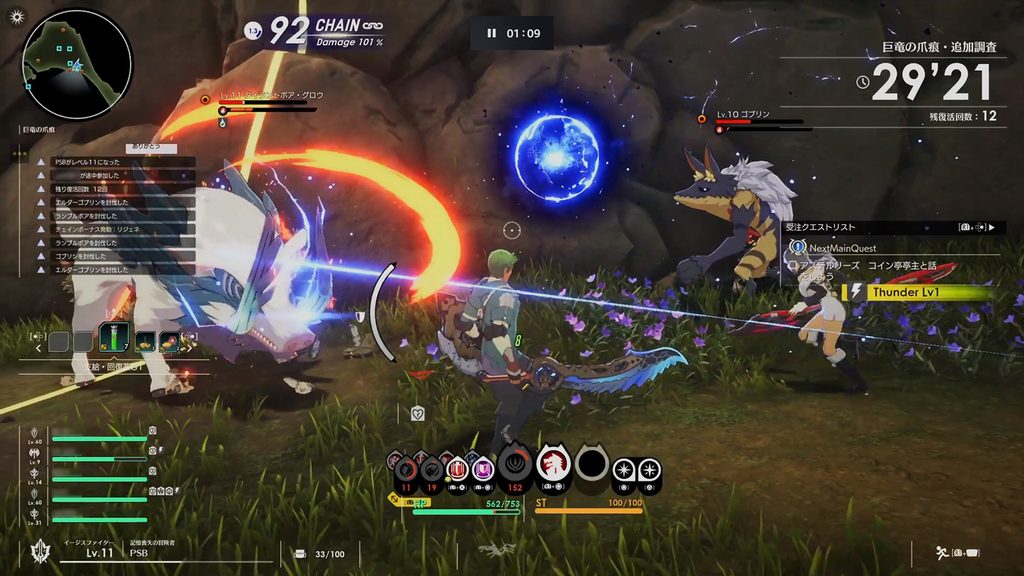Use the red shield skill icon

click(x=457, y=468)
